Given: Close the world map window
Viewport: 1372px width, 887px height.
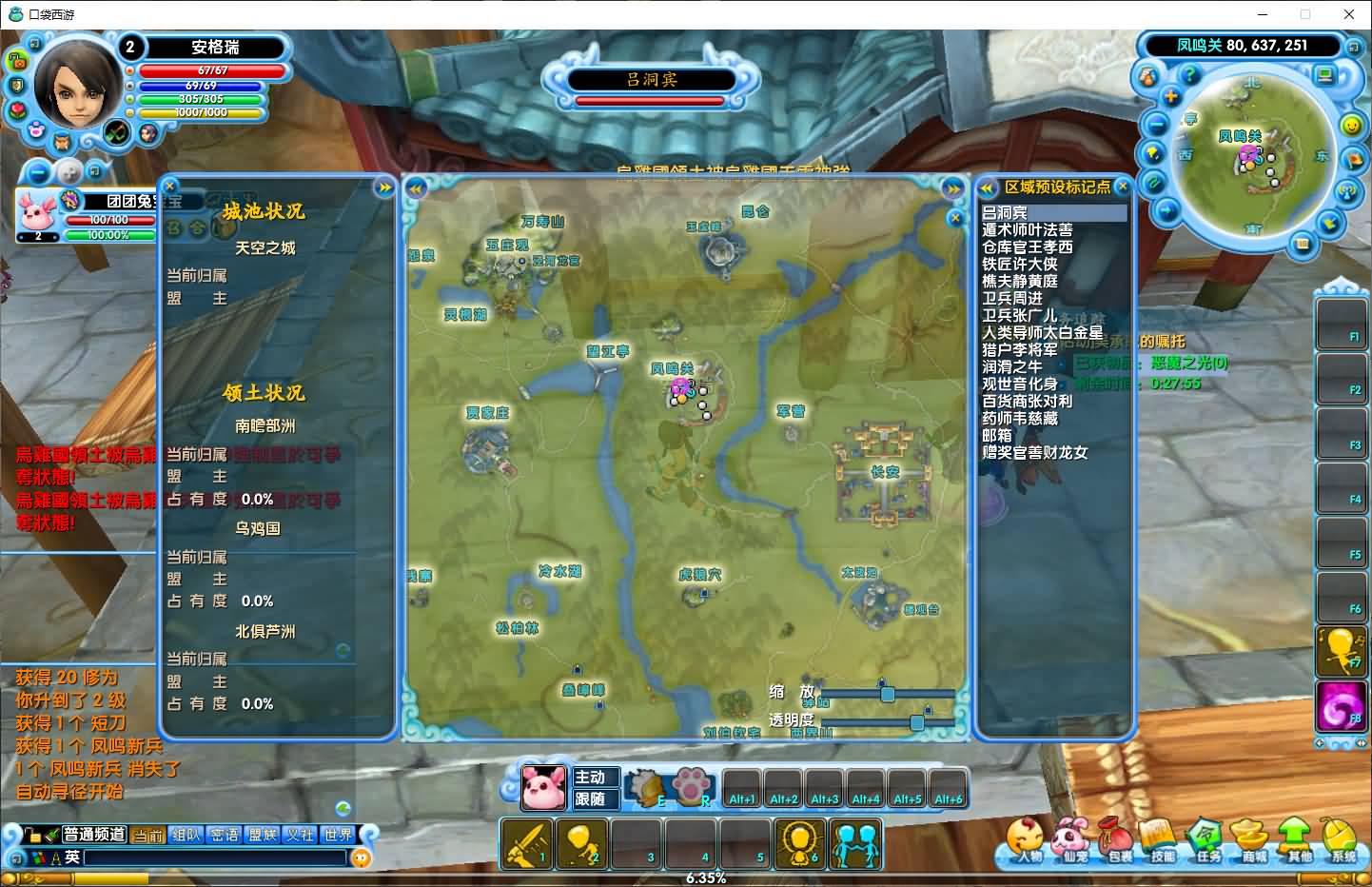Looking at the screenshot, I should [x=956, y=218].
